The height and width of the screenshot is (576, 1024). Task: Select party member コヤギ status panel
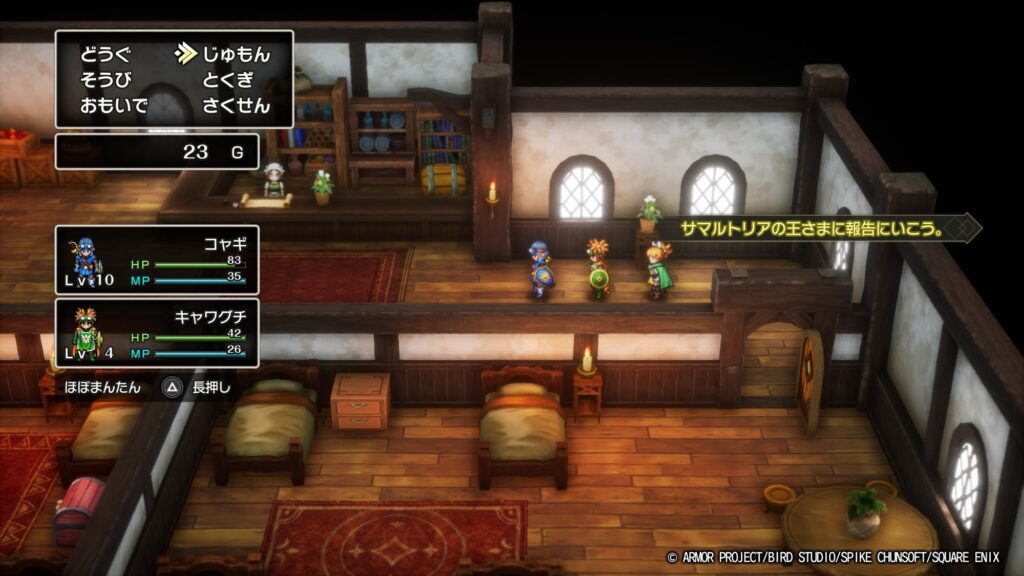tap(158, 259)
